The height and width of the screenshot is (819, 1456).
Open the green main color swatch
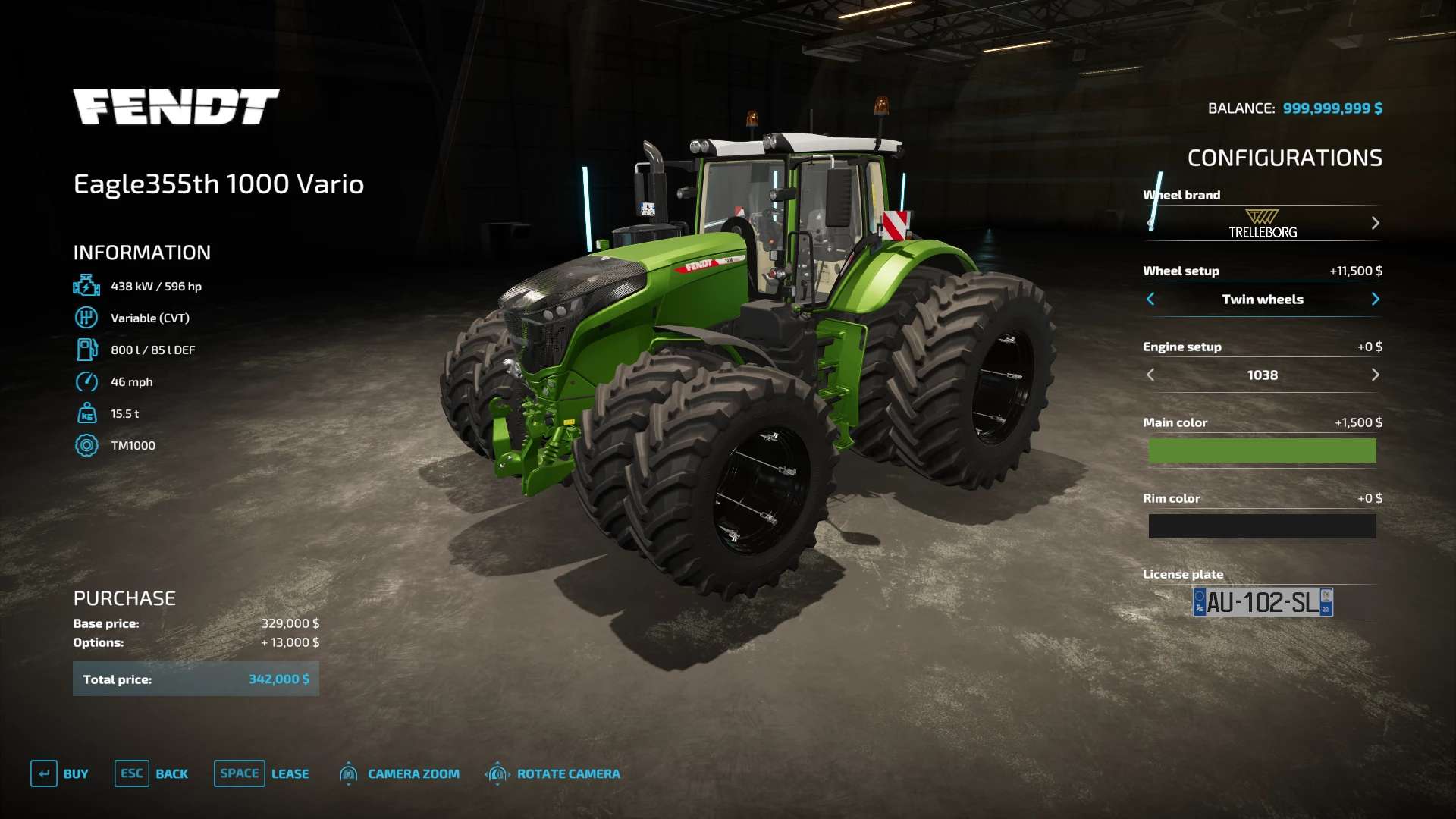(x=1262, y=450)
